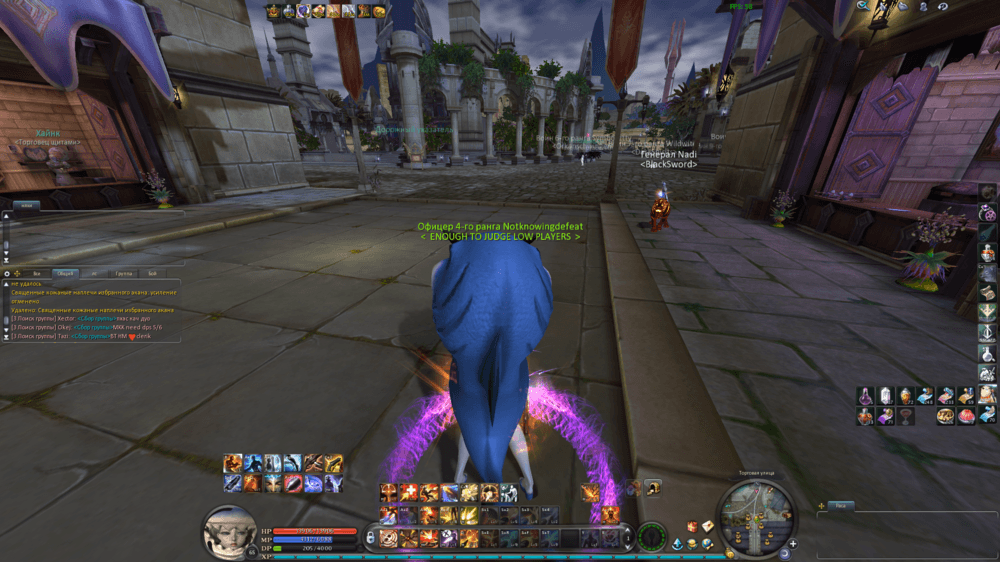Image resolution: width=1000 pixels, height=562 pixels.
Task: Click the magnifying glass search icon
Action: (x=864, y=6)
